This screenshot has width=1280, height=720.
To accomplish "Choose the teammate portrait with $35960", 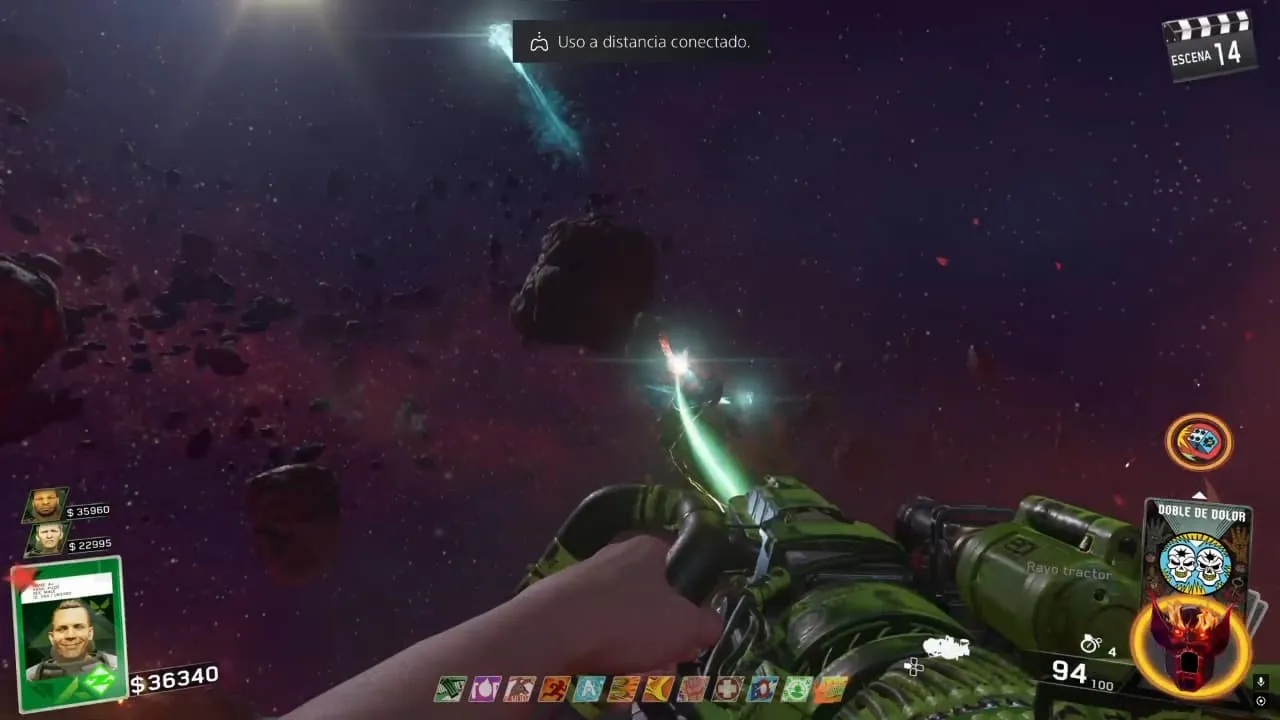I will click(46, 505).
